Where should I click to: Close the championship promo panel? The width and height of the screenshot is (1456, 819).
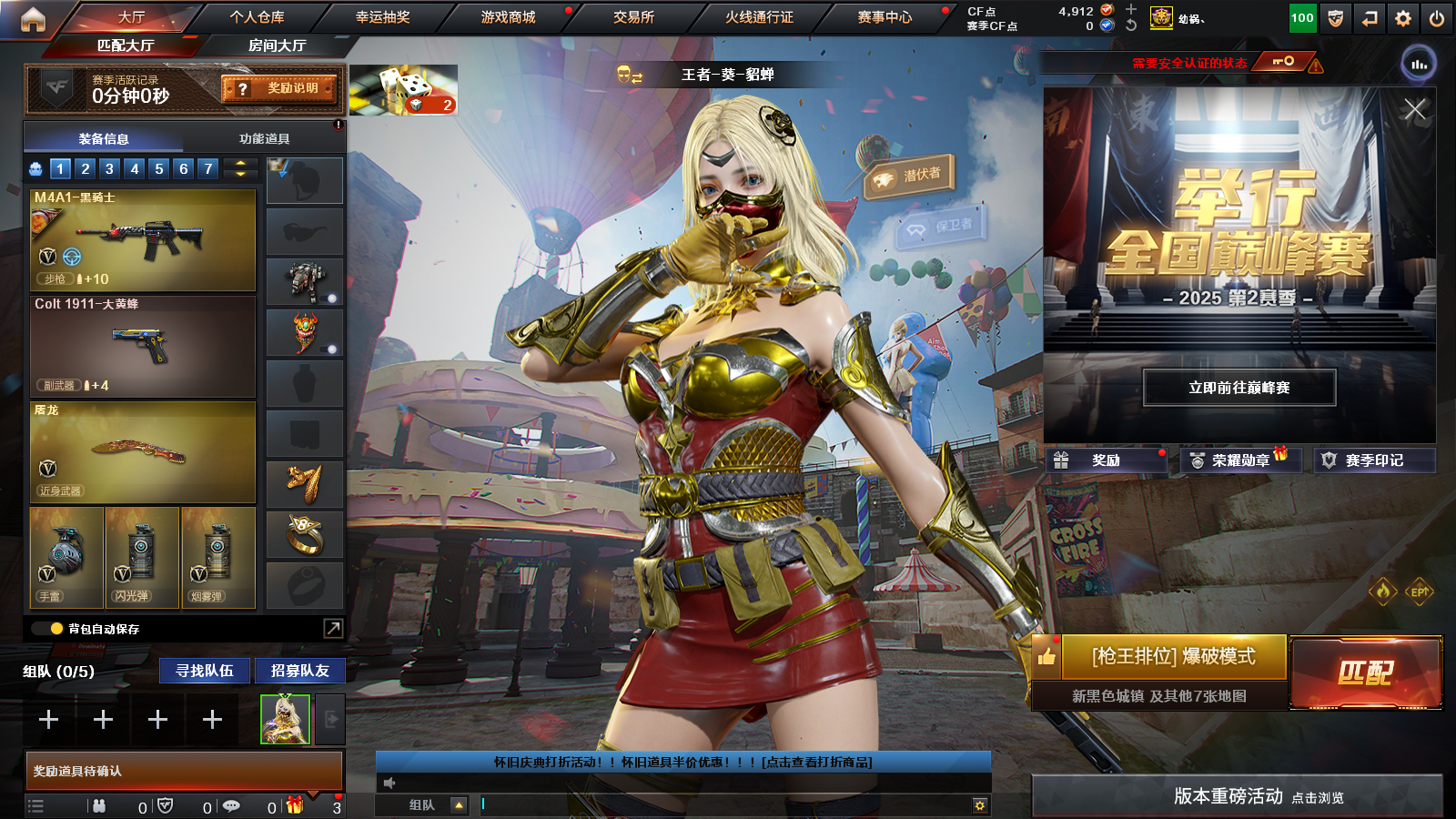(1414, 110)
